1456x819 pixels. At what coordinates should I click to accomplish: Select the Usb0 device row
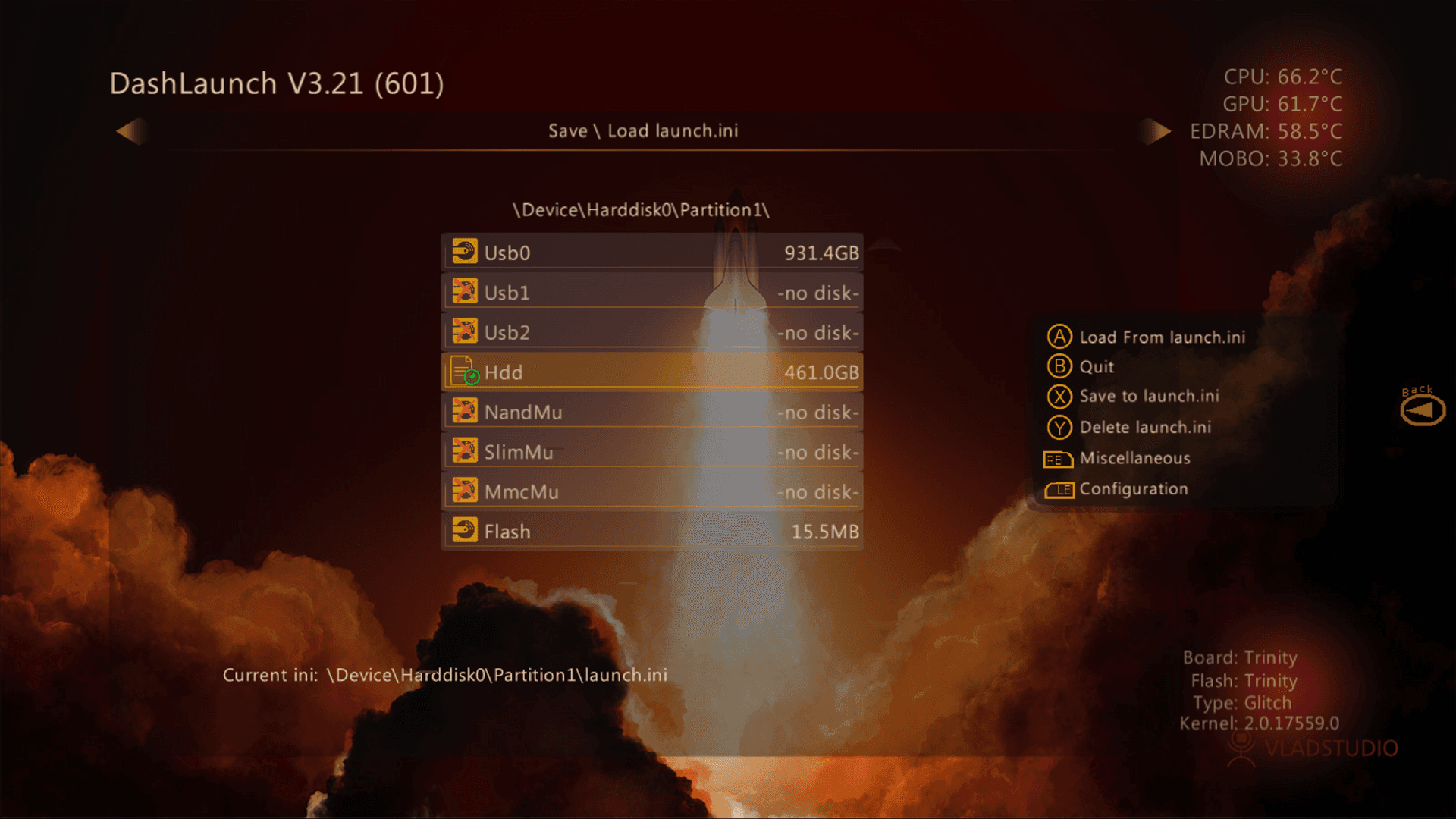coord(651,253)
